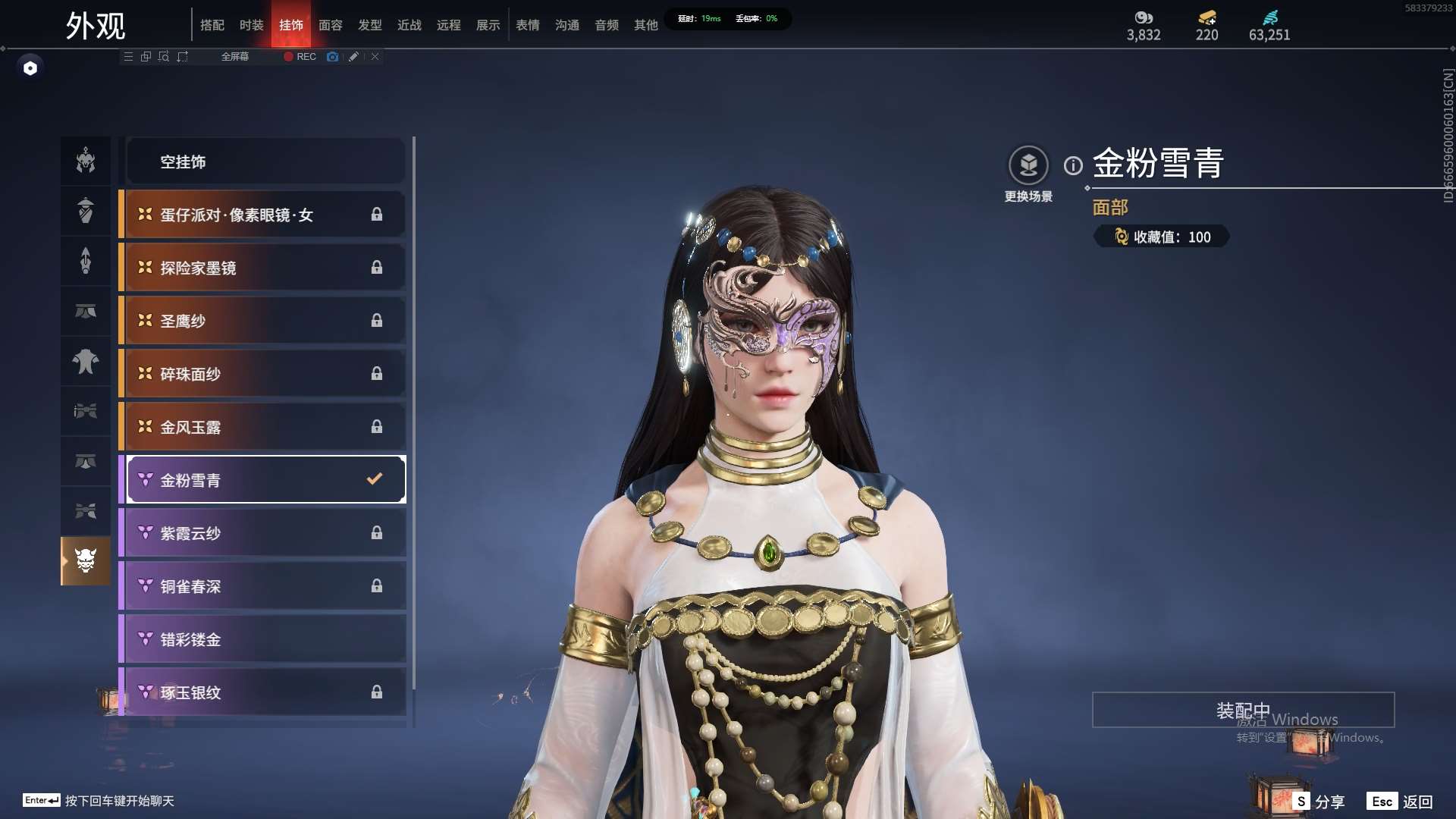Select the 面容 tab
This screenshot has height=819, width=1456.
(331, 25)
